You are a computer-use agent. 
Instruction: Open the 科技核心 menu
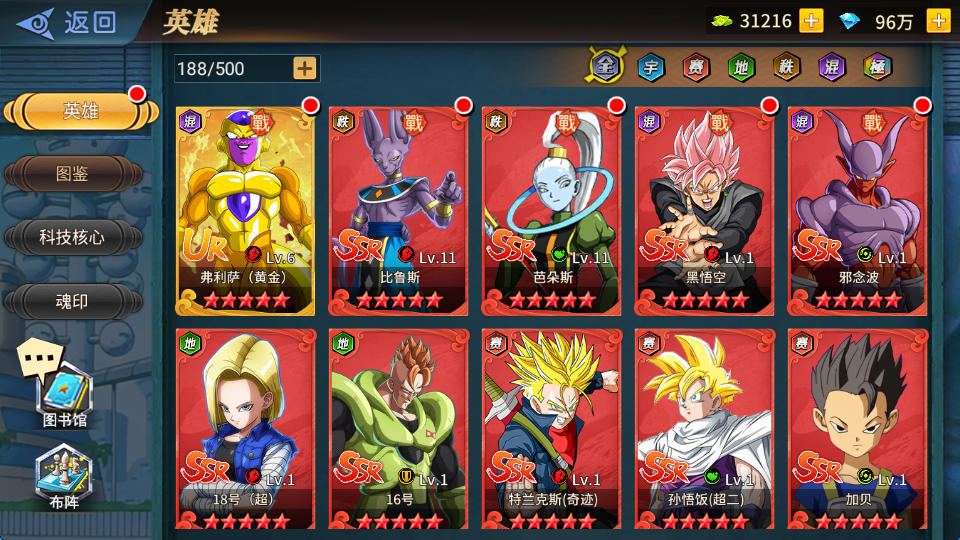72,237
